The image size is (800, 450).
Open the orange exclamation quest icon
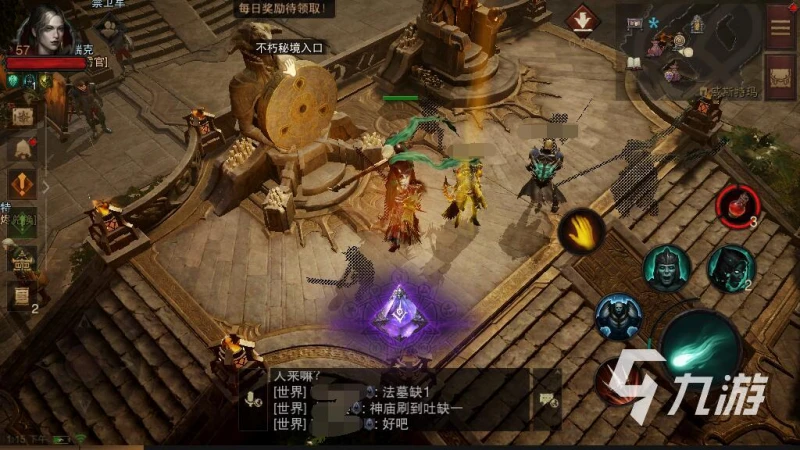22,184
